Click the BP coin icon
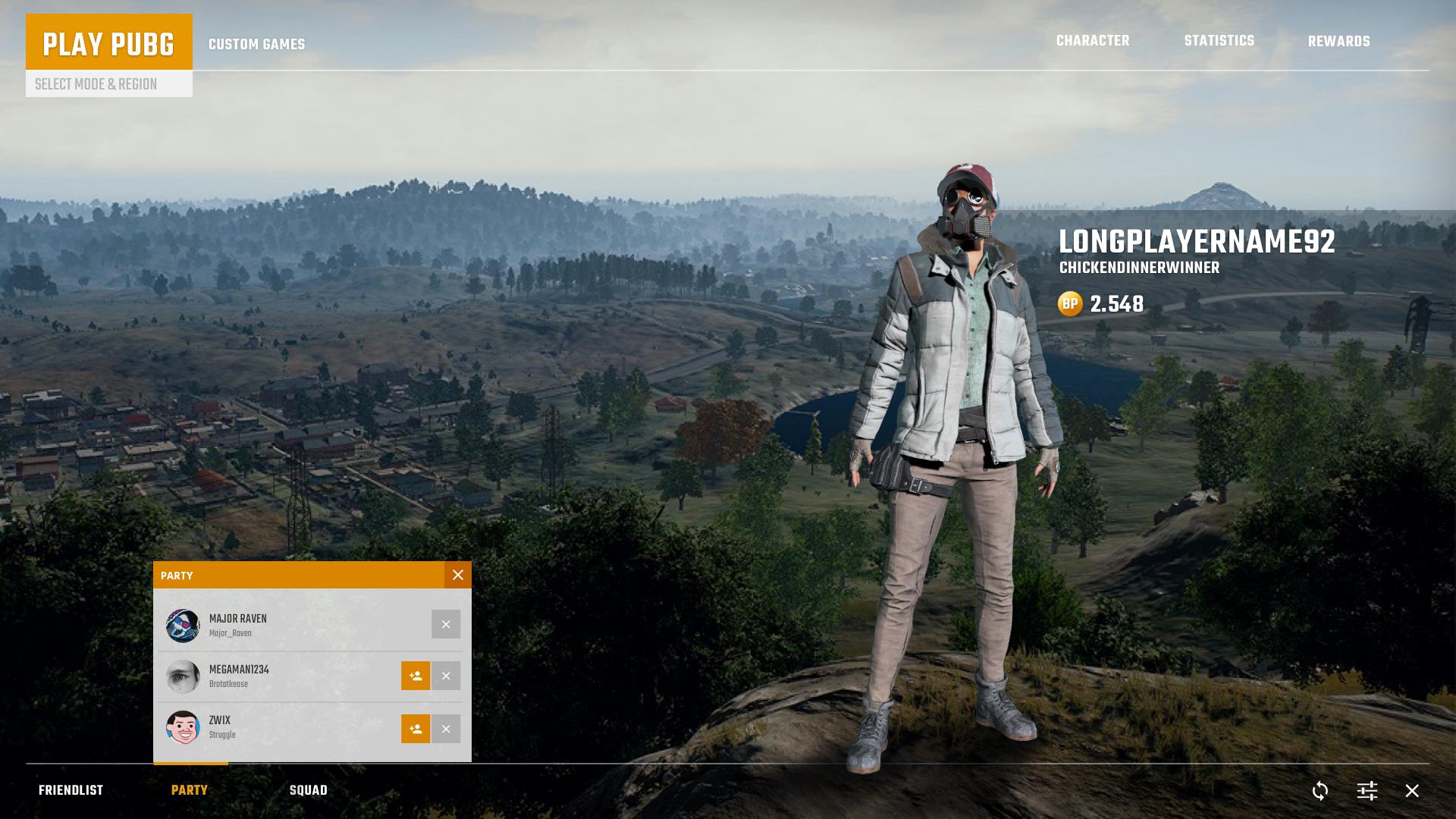Screen dimensions: 1456x819 pos(1070,305)
